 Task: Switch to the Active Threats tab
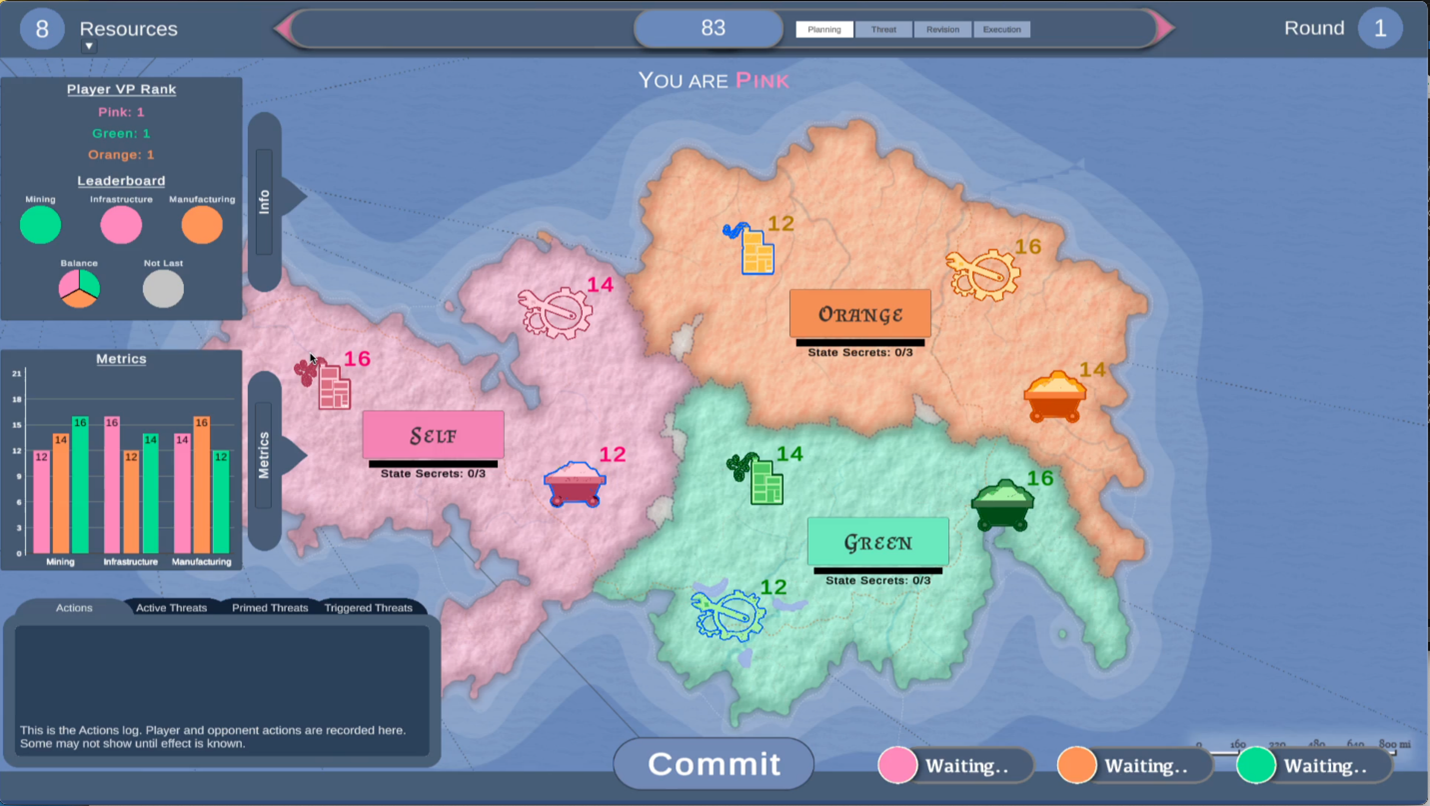pyautogui.click(x=171, y=608)
